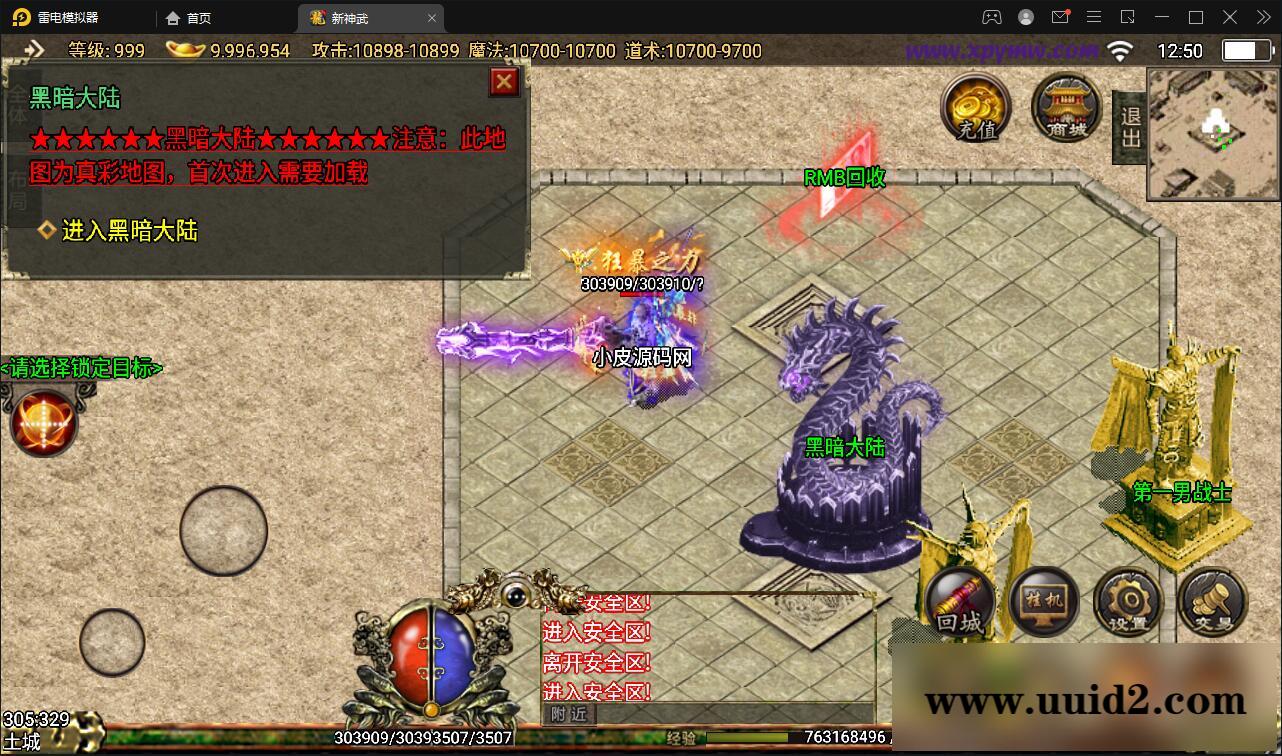Screen dimensions: 1282x756
Task: Expand the double-arrow chevron in the title bar
Action: [1263, 17]
